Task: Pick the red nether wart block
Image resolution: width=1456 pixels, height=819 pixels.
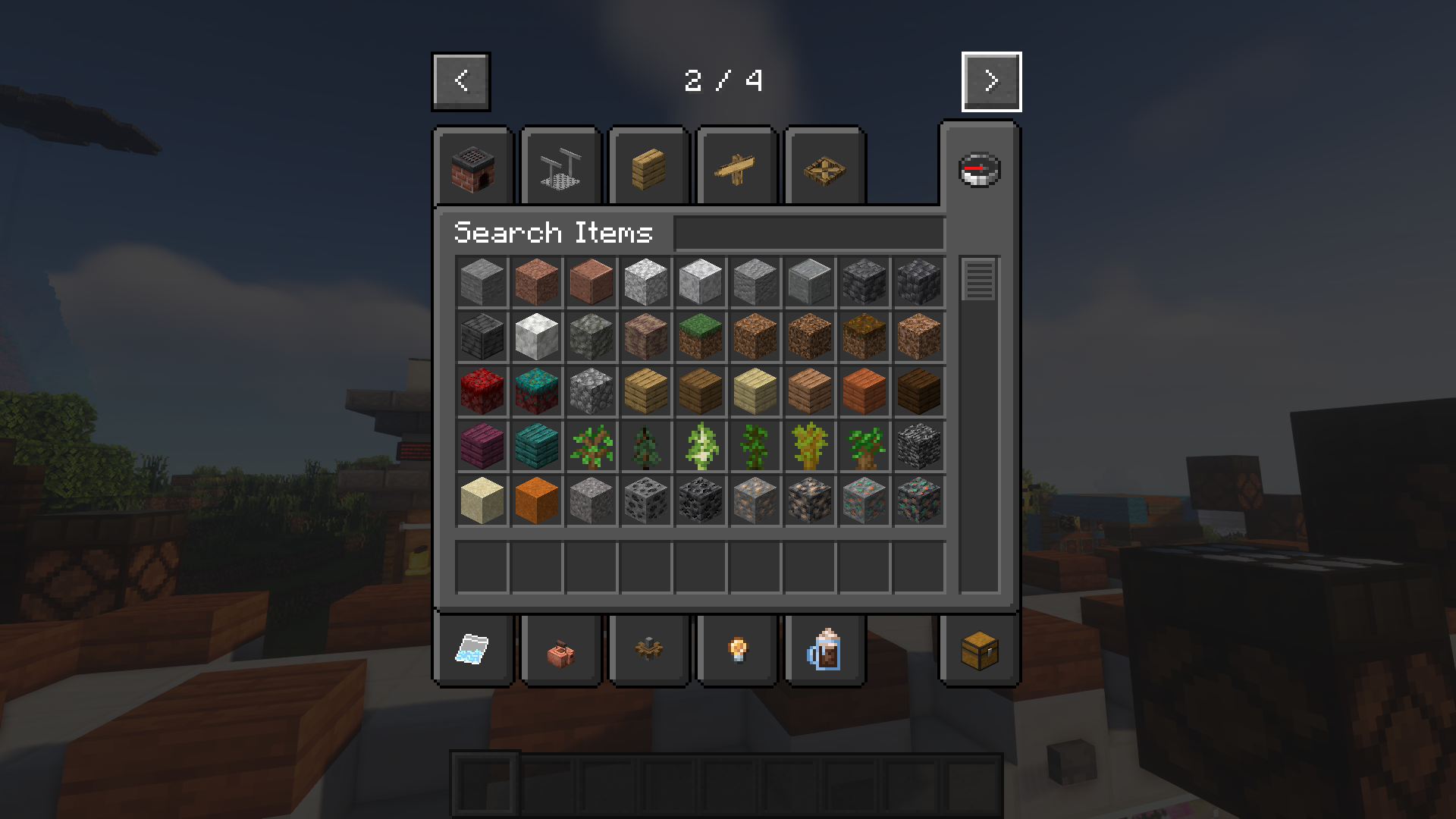Action: coord(482,391)
